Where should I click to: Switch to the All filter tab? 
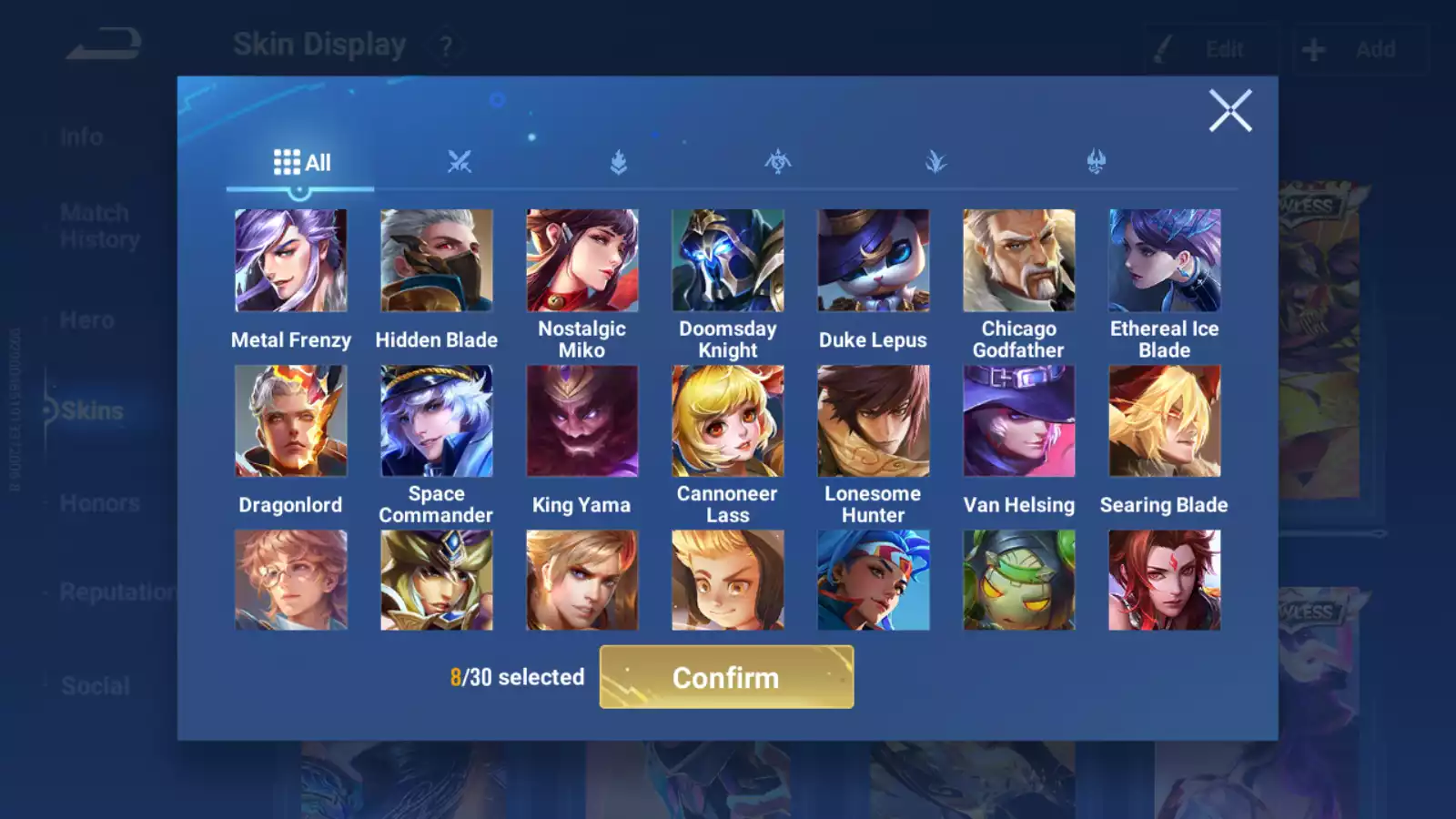tap(300, 161)
